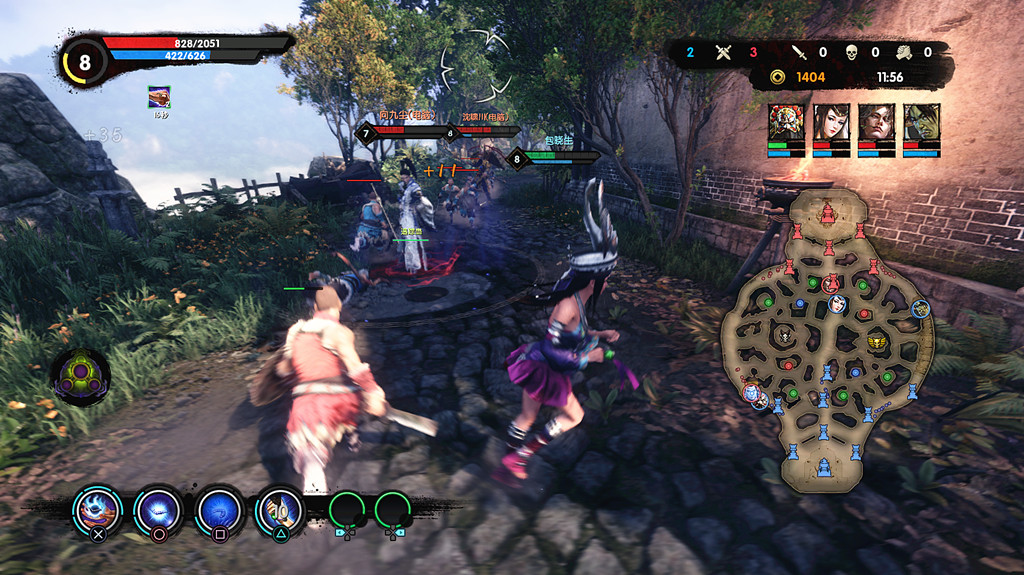The height and width of the screenshot is (575, 1024).
Task: Select the green-skinned teammate portrait
Action: click(x=922, y=122)
